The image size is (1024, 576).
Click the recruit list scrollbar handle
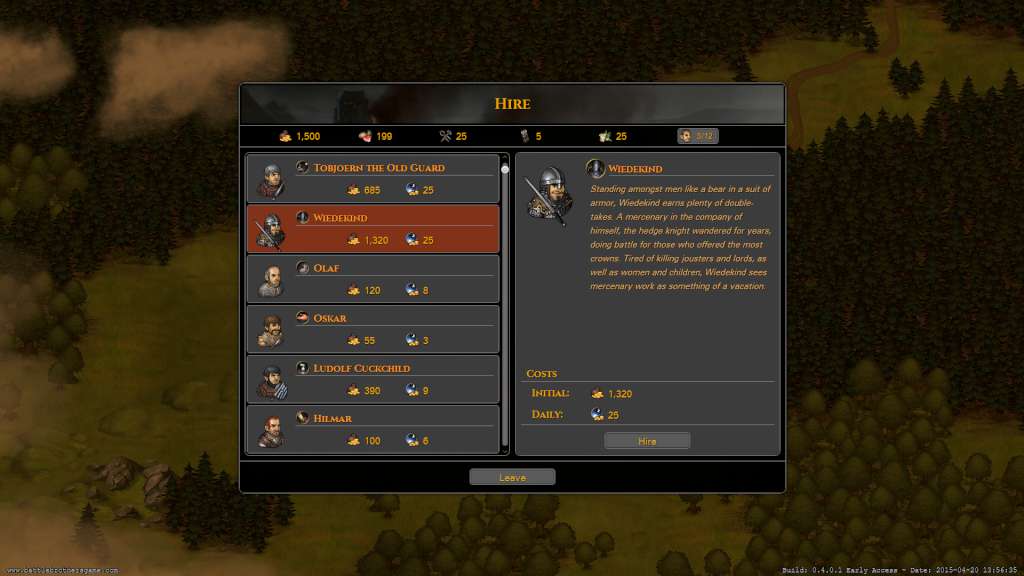point(505,169)
